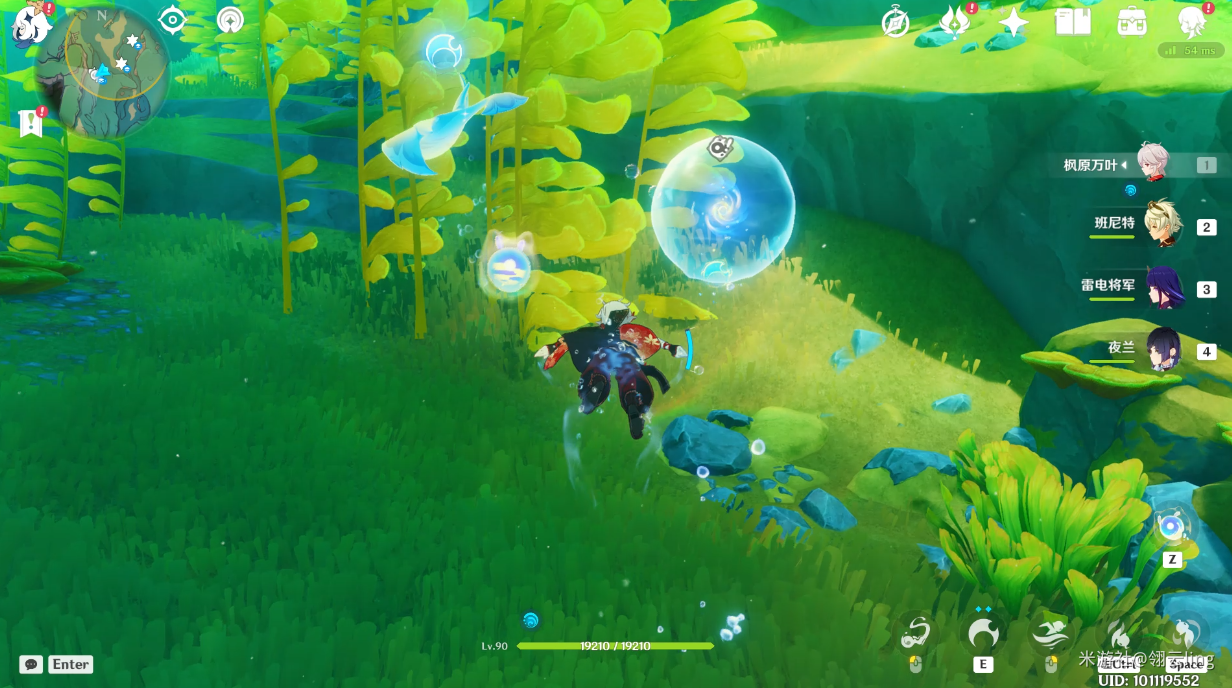The width and height of the screenshot is (1232, 688).
Task: Open the compass events icon
Action: (x=895, y=22)
